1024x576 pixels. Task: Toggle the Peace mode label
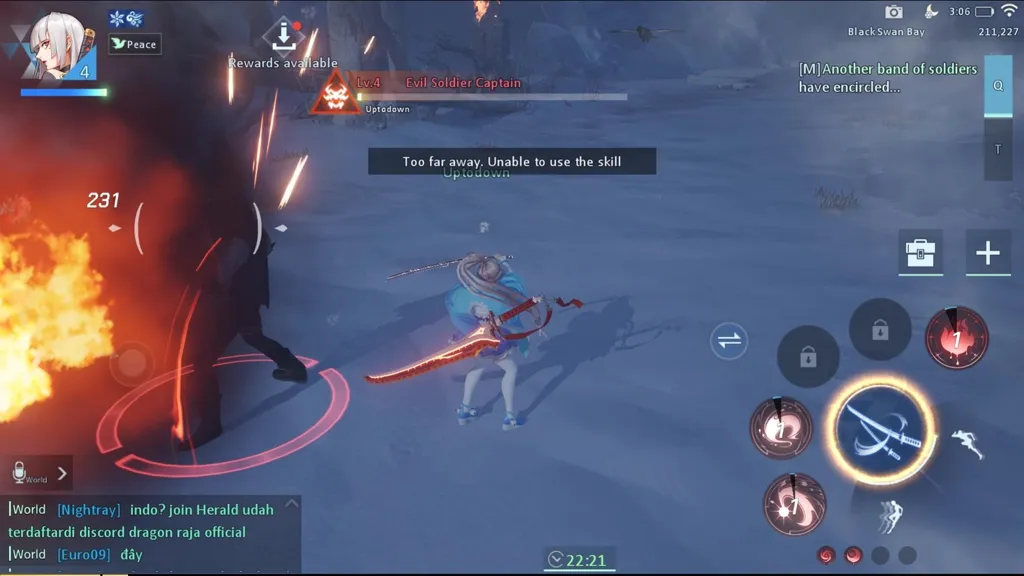point(135,44)
